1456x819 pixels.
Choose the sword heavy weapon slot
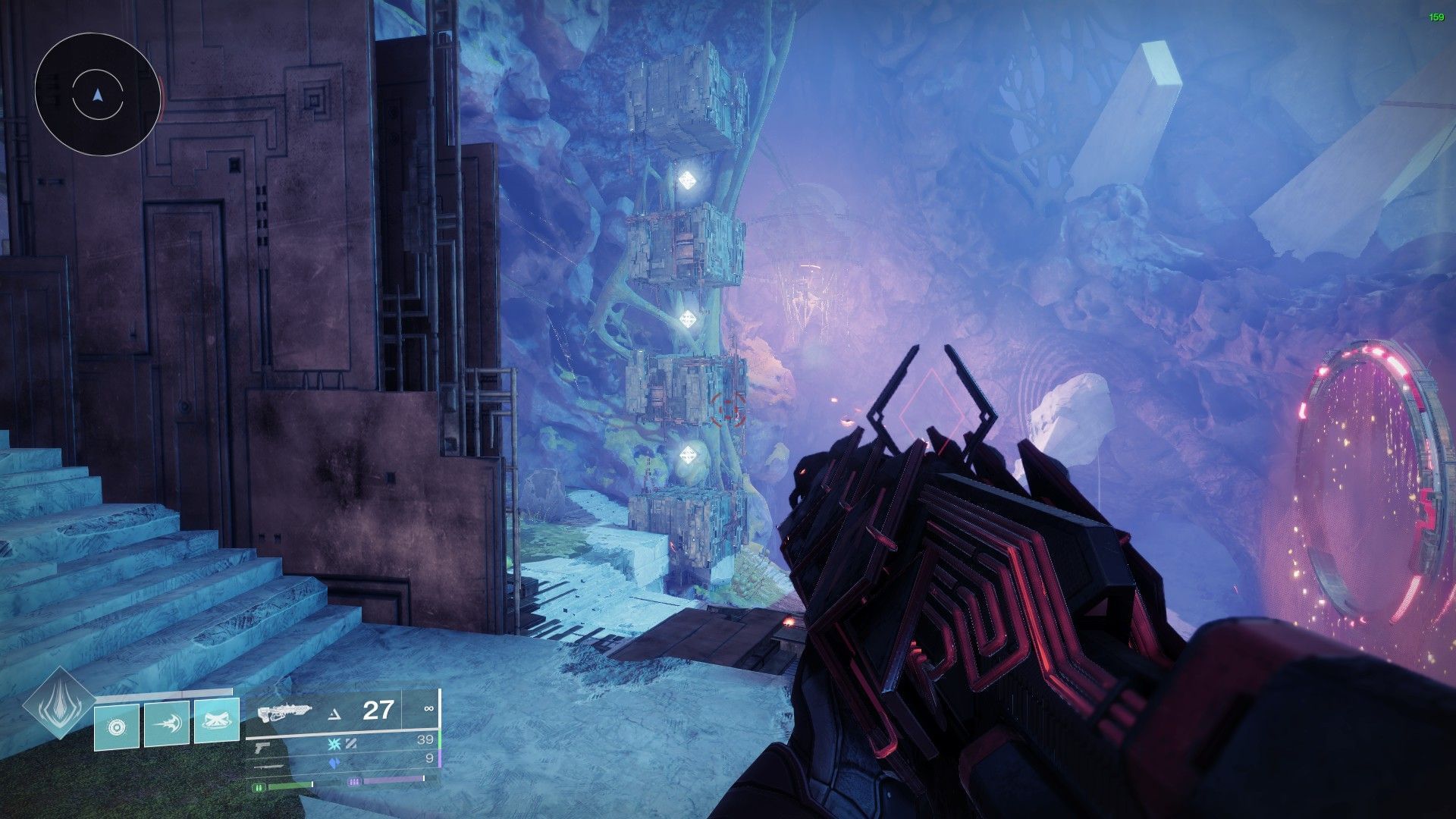pos(269,766)
